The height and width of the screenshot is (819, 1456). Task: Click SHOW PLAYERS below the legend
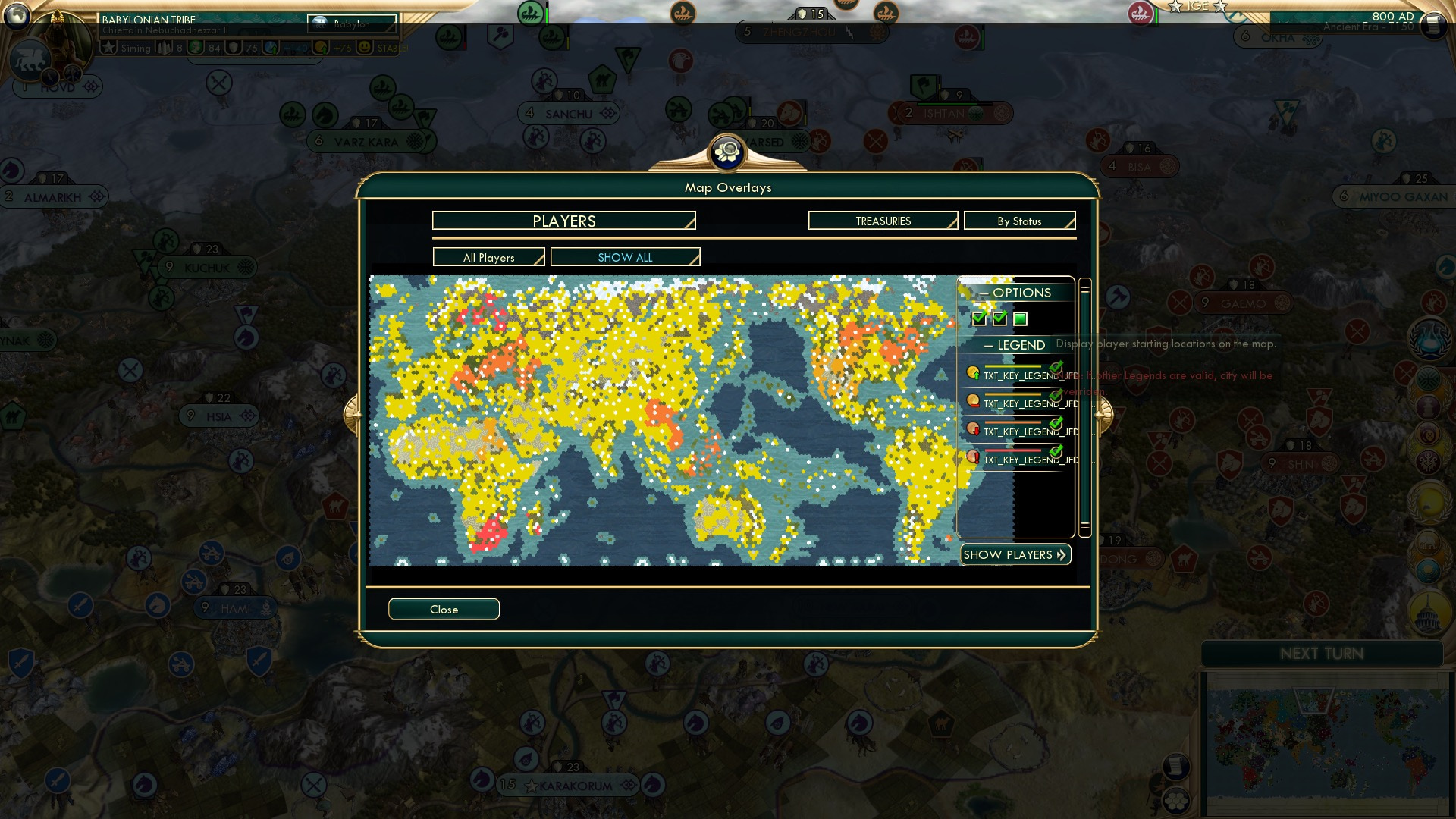coord(1015,554)
